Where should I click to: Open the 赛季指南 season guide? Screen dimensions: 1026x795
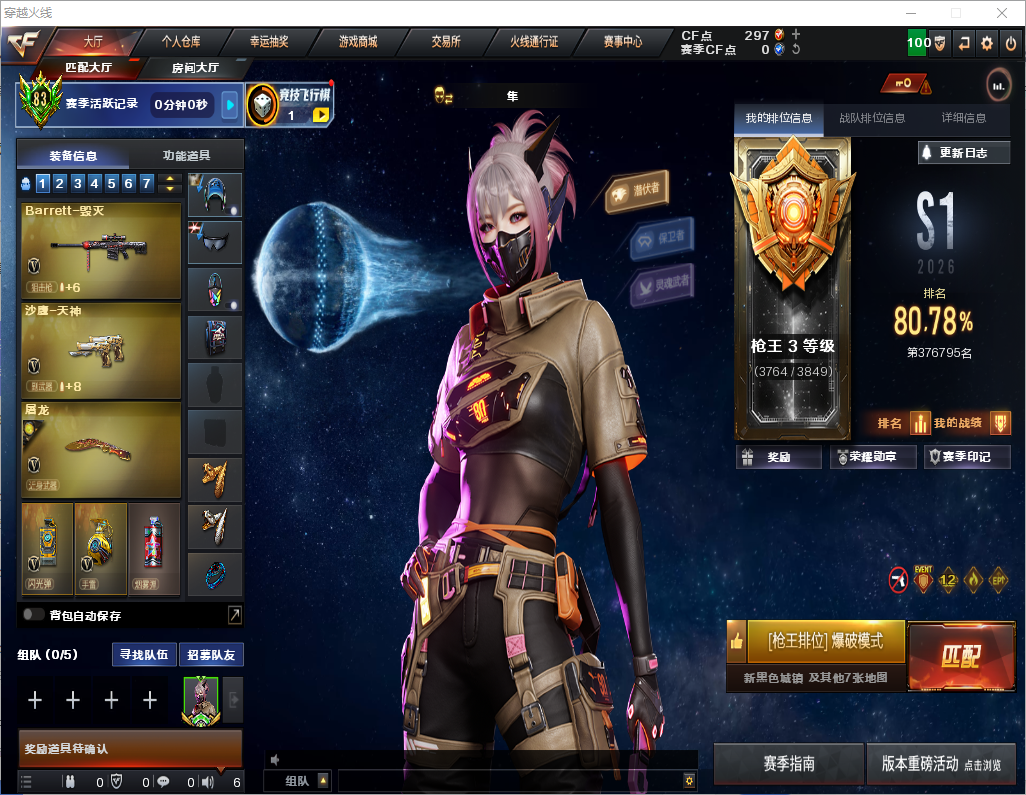(x=788, y=763)
